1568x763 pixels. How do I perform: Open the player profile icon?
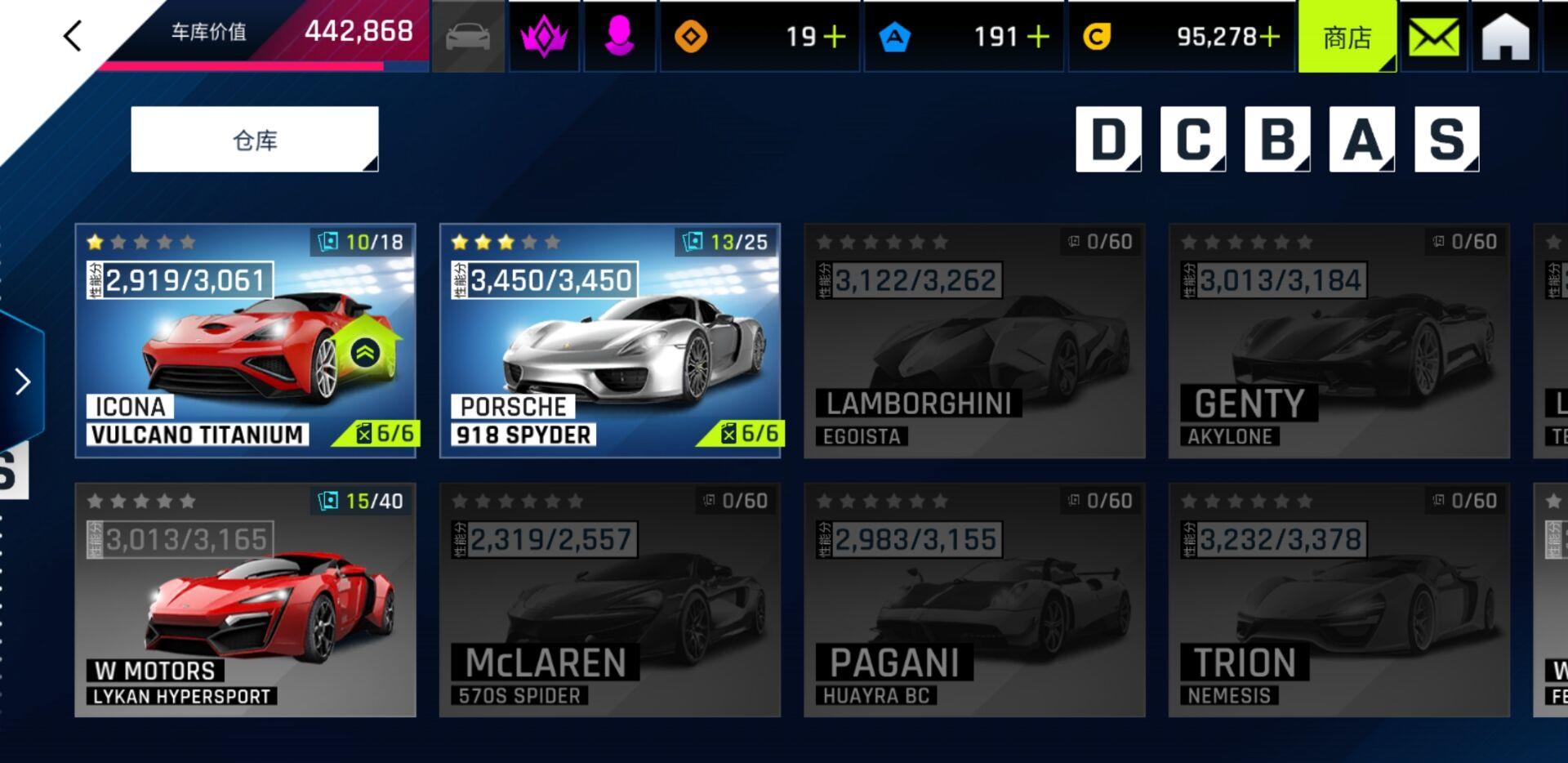point(619,36)
